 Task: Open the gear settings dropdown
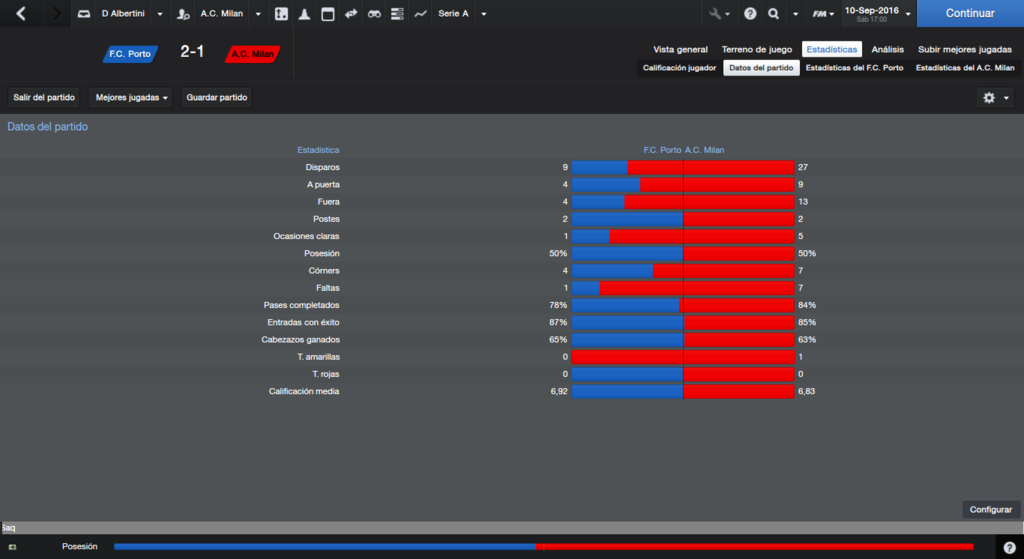pos(996,98)
